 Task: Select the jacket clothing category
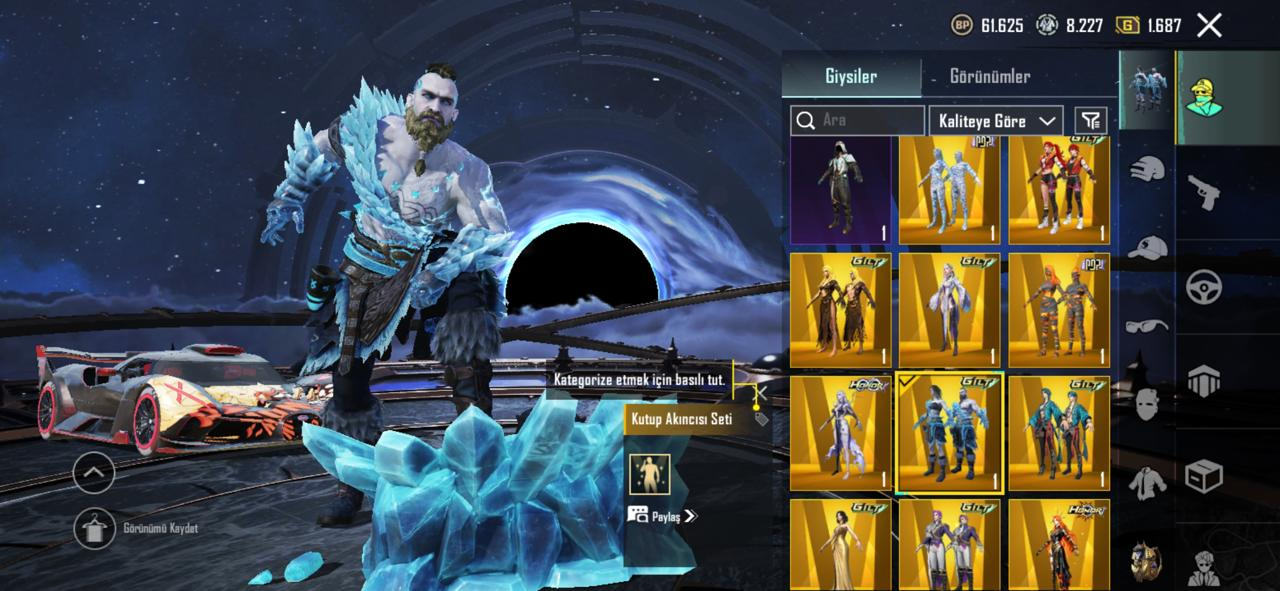(x=1147, y=483)
